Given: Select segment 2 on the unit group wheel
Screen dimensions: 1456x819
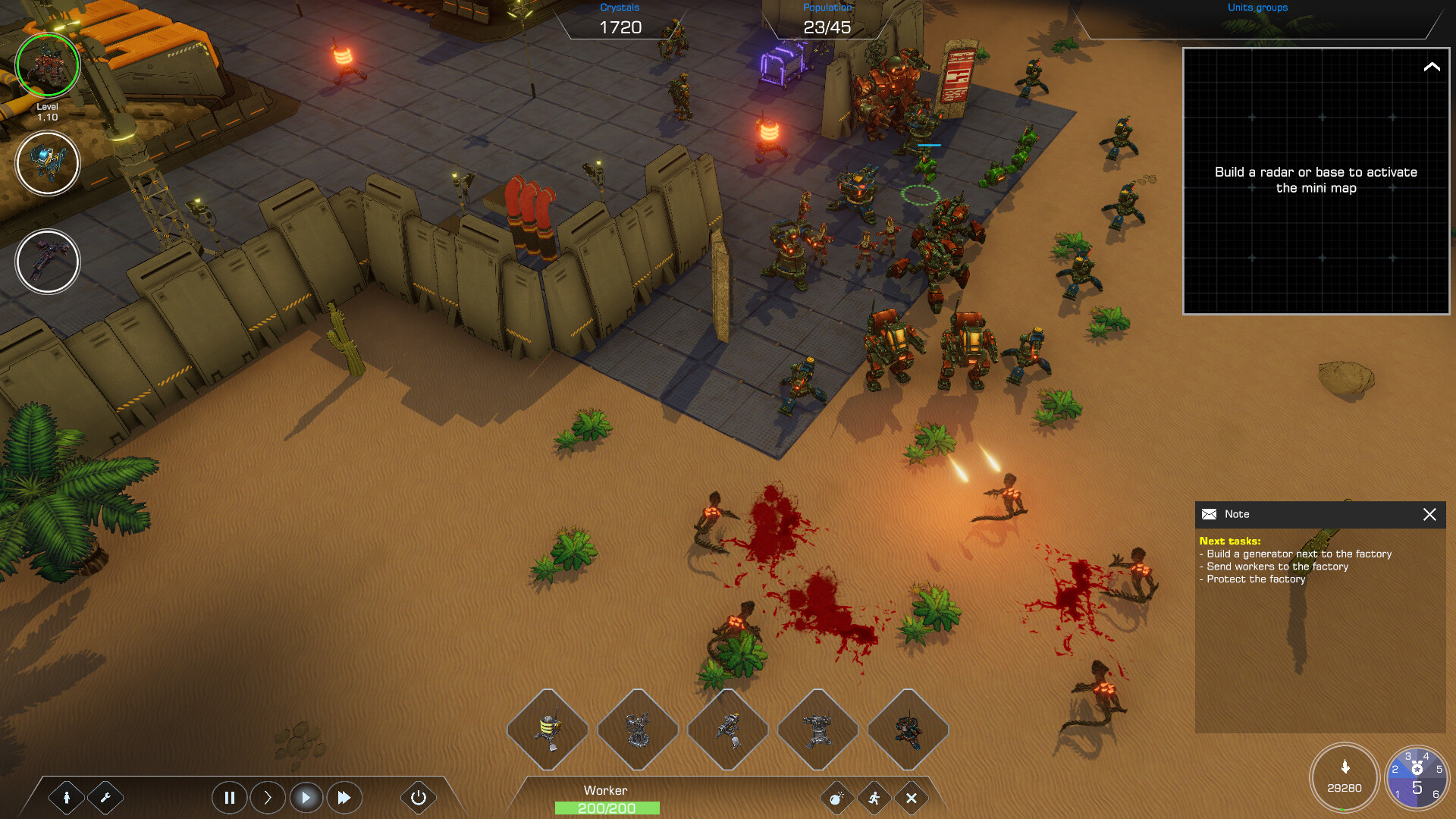Looking at the screenshot, I should pos(1396,767).
